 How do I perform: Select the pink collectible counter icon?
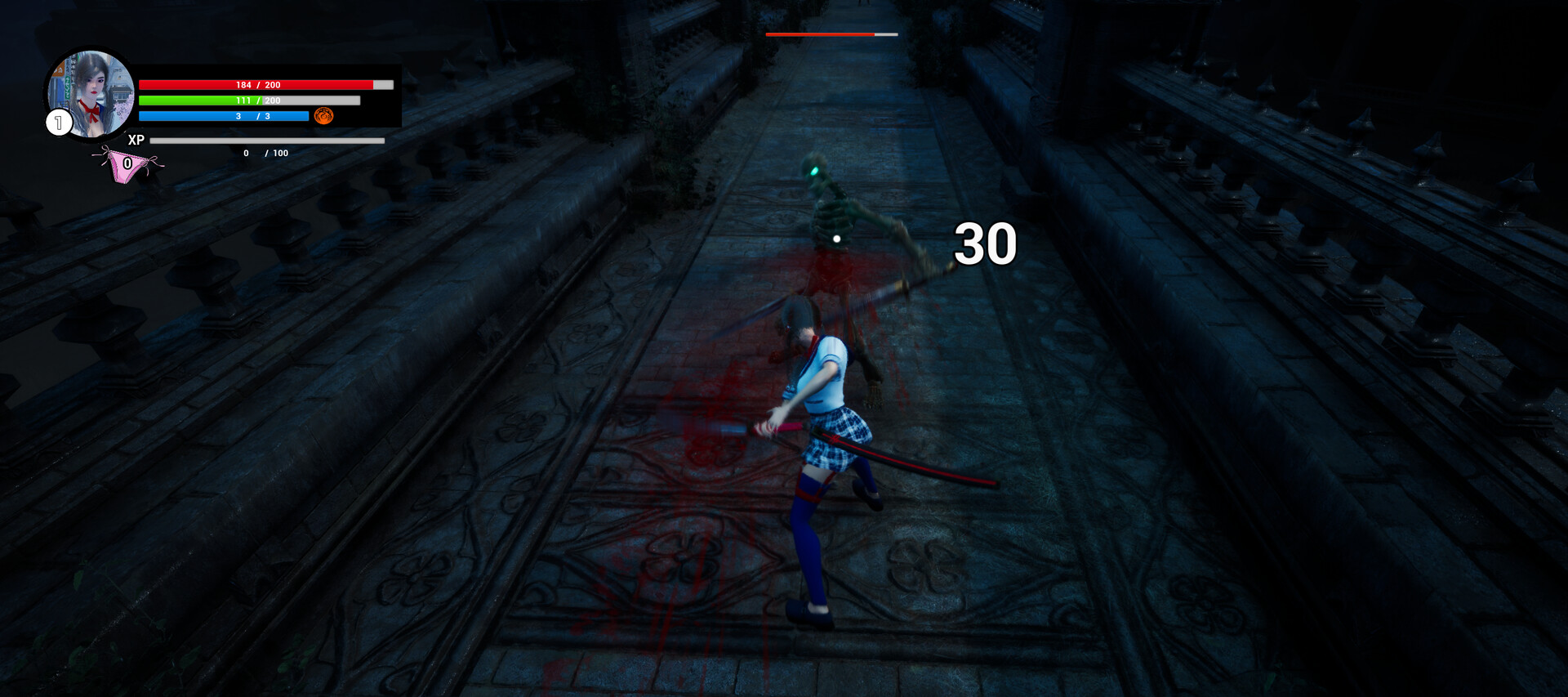(x=127, y=165)
